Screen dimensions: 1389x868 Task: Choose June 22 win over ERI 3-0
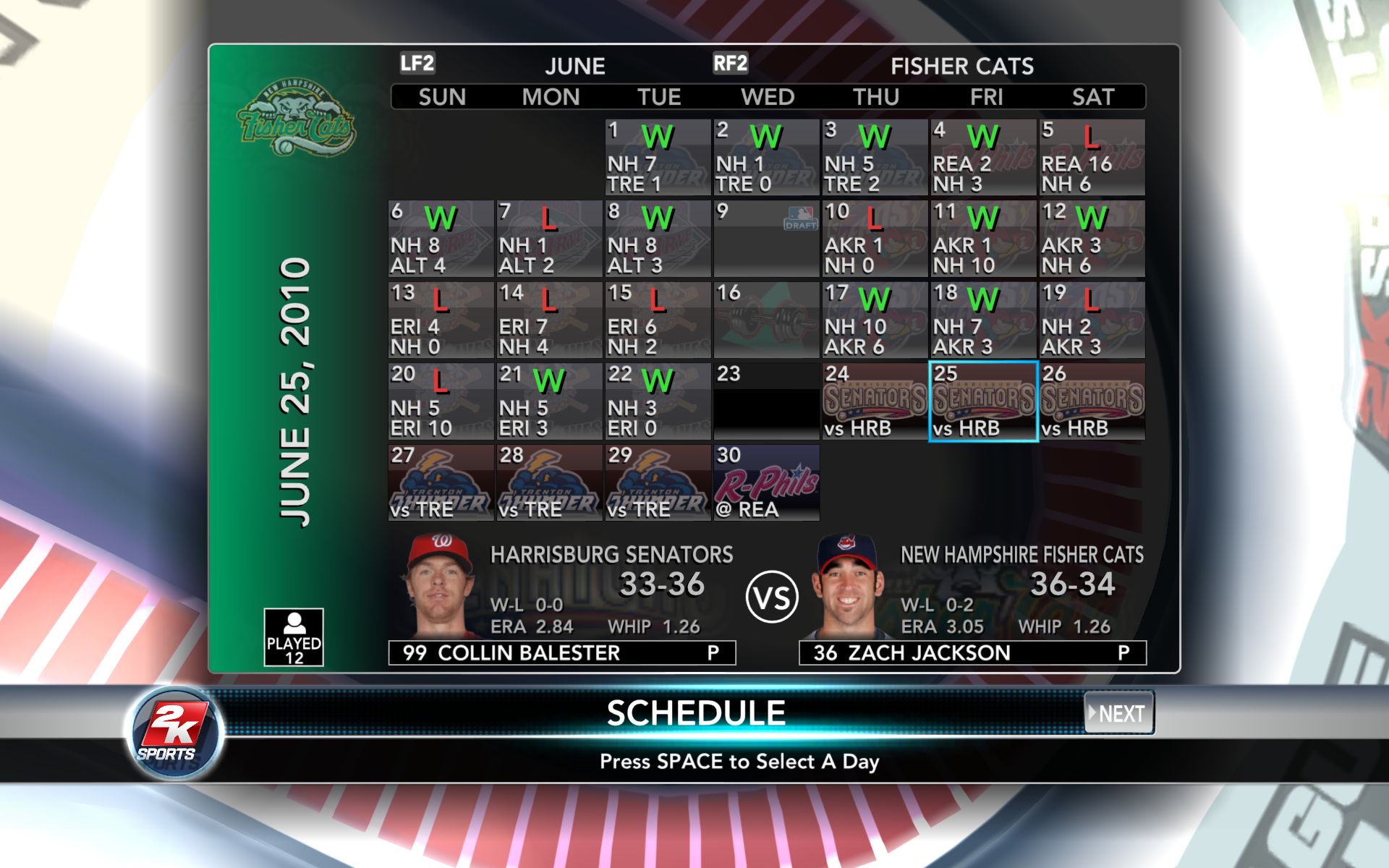(x=658, y=402)
